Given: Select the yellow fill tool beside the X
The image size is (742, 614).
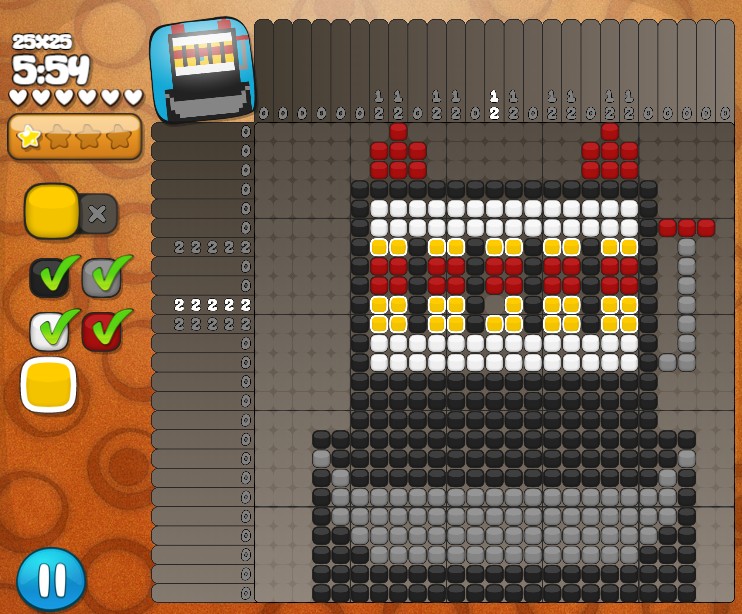Looking at the screenshot, I should [52, 211].
